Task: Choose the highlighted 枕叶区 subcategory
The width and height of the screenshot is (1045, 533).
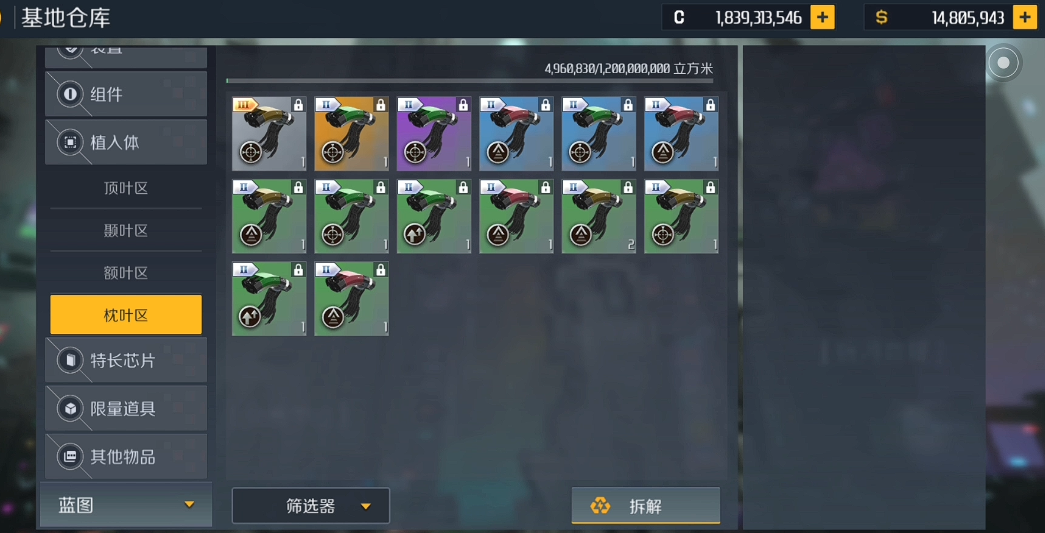Action: tap(126, 315)
